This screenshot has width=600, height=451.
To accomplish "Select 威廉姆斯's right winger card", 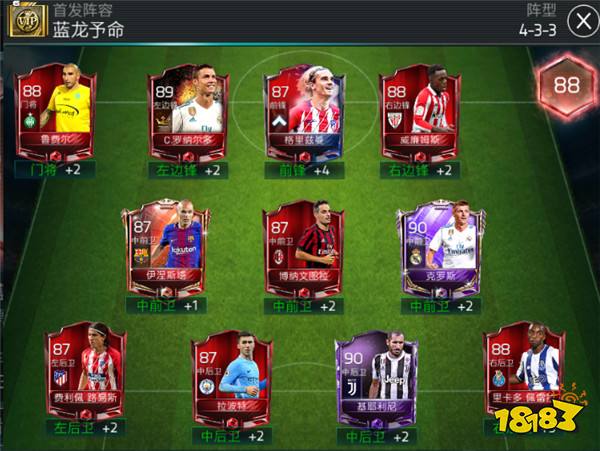I will pyautogui.click(x=418, y=112).
